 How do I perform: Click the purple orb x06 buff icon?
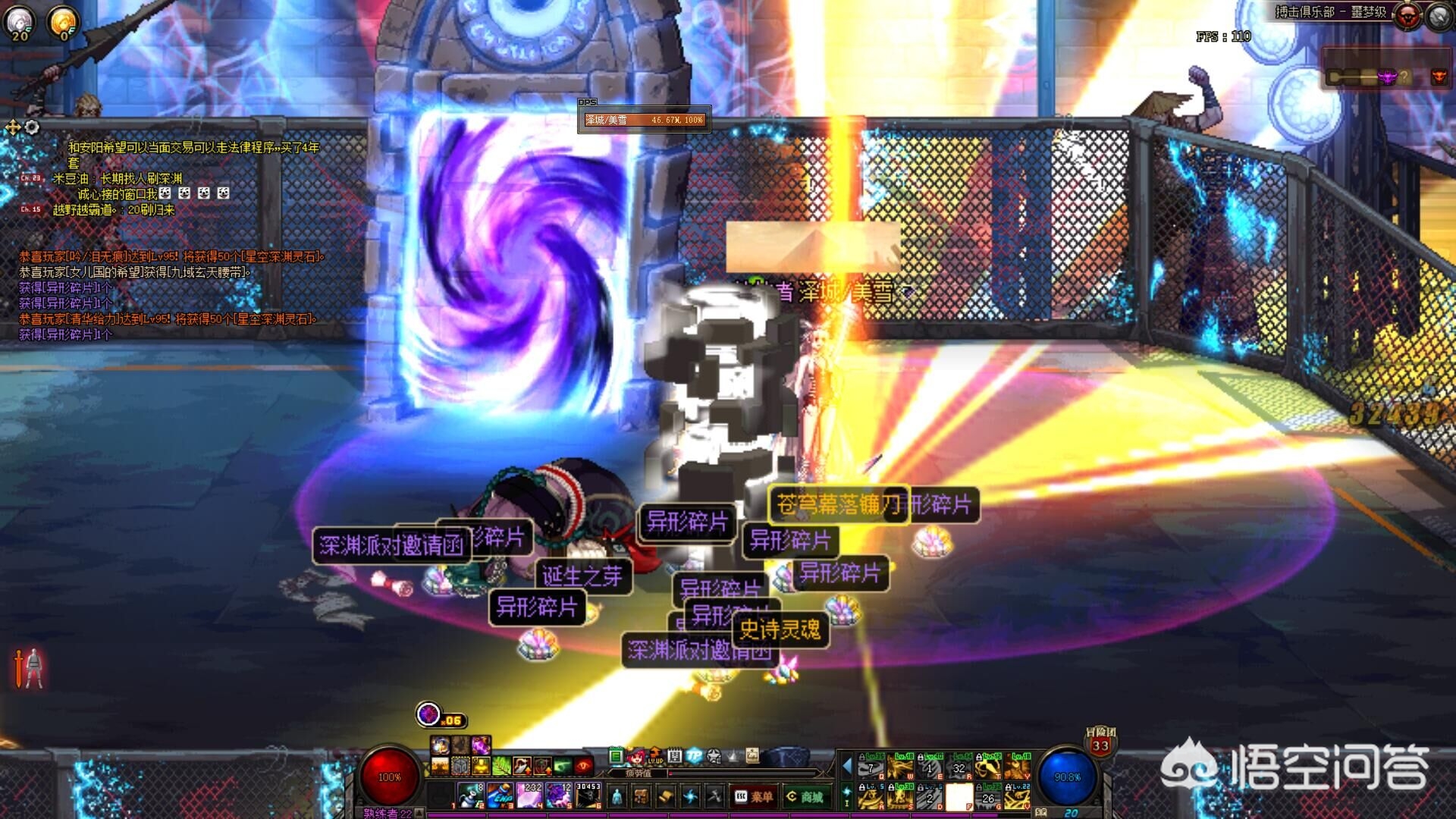[428, 714]
